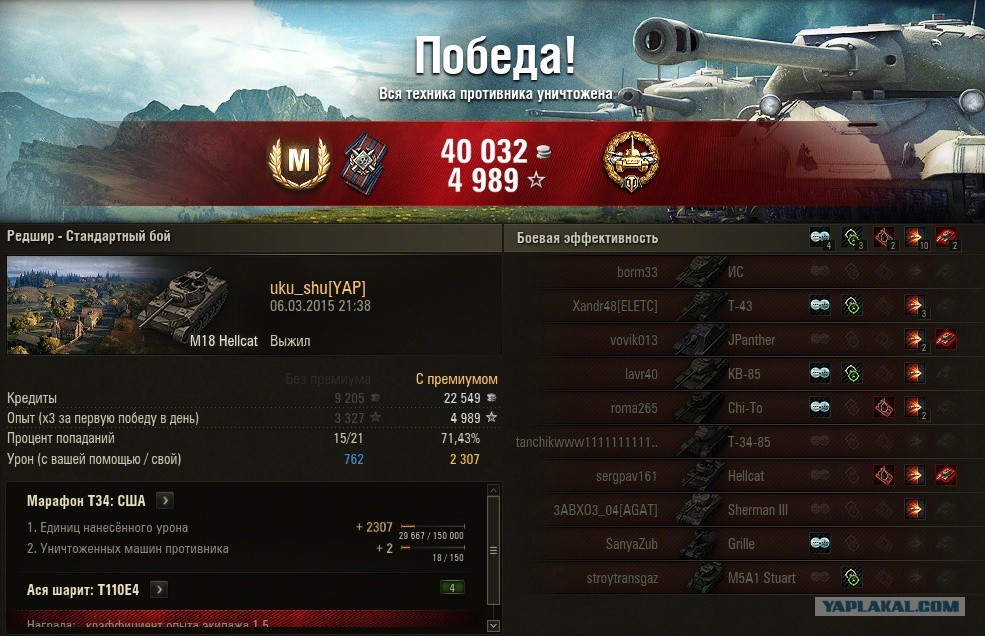Select the gold tank achievement medal
Image resolution: width=985 pixels, height=636 pixels.
click(631, 160)
